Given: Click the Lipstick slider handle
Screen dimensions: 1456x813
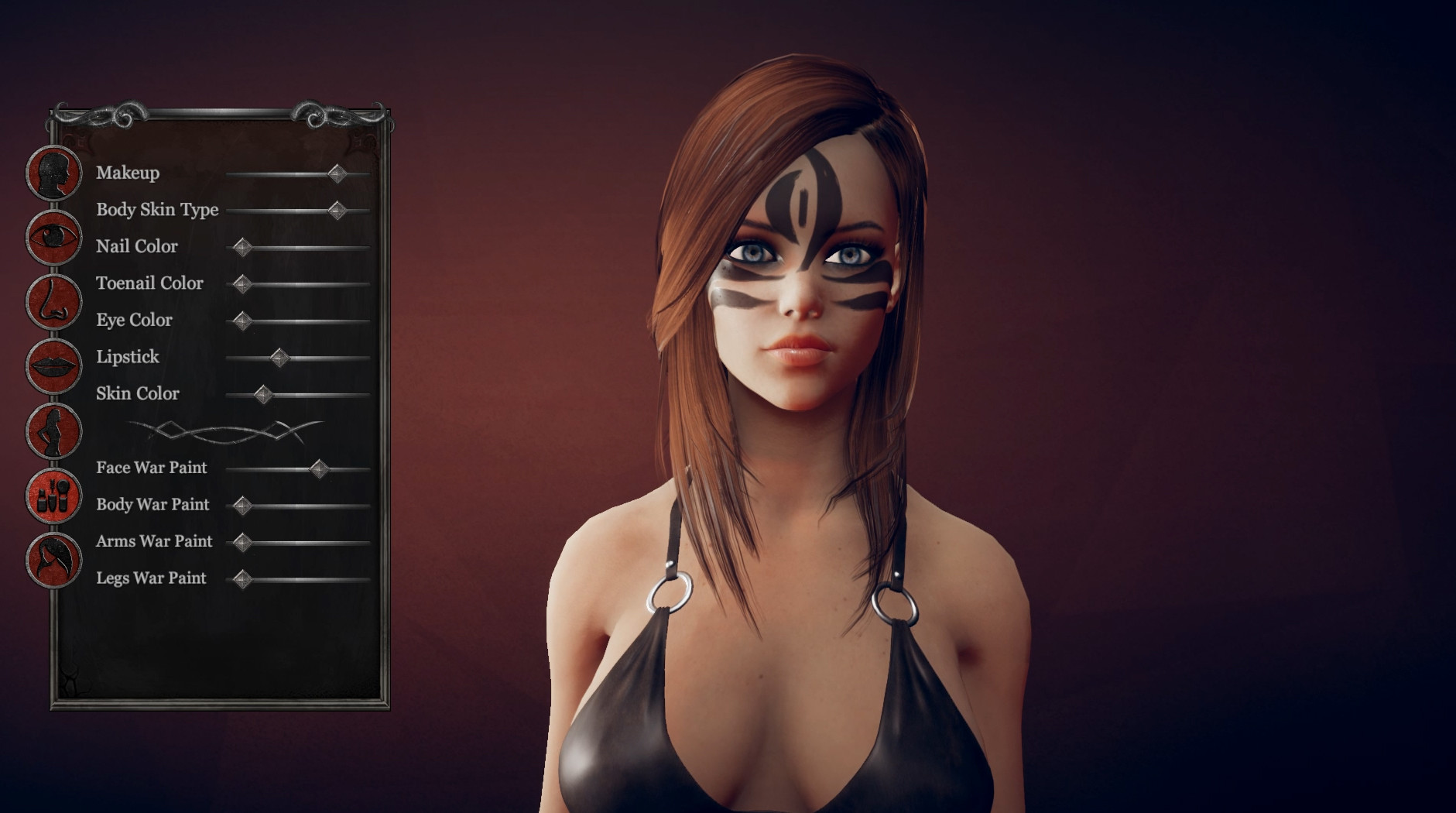Looking at the screenshot, I should 279,357.
